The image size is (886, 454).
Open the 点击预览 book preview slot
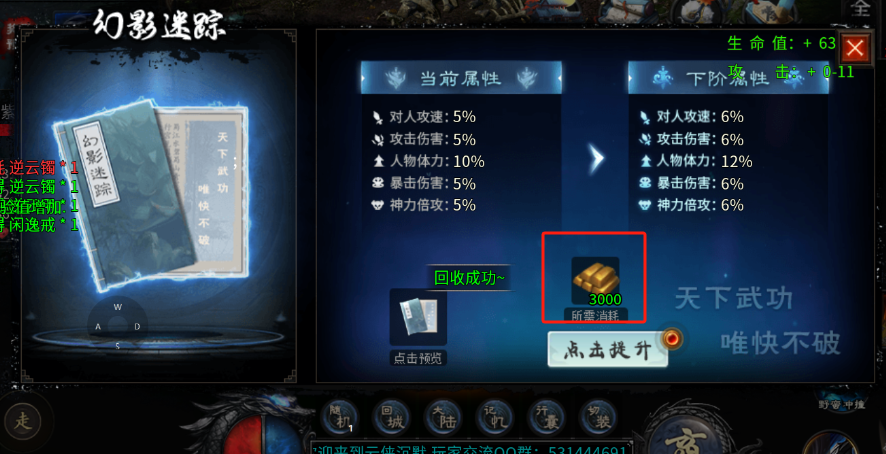point(418,318)
